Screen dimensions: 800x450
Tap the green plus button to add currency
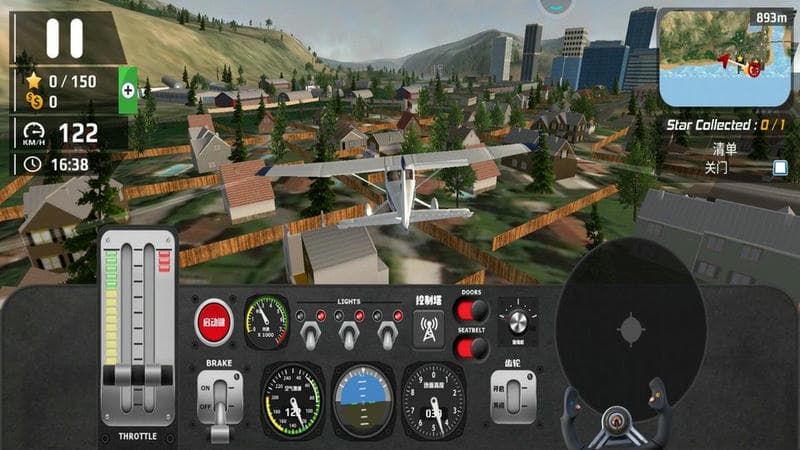[x=128, y=90]
